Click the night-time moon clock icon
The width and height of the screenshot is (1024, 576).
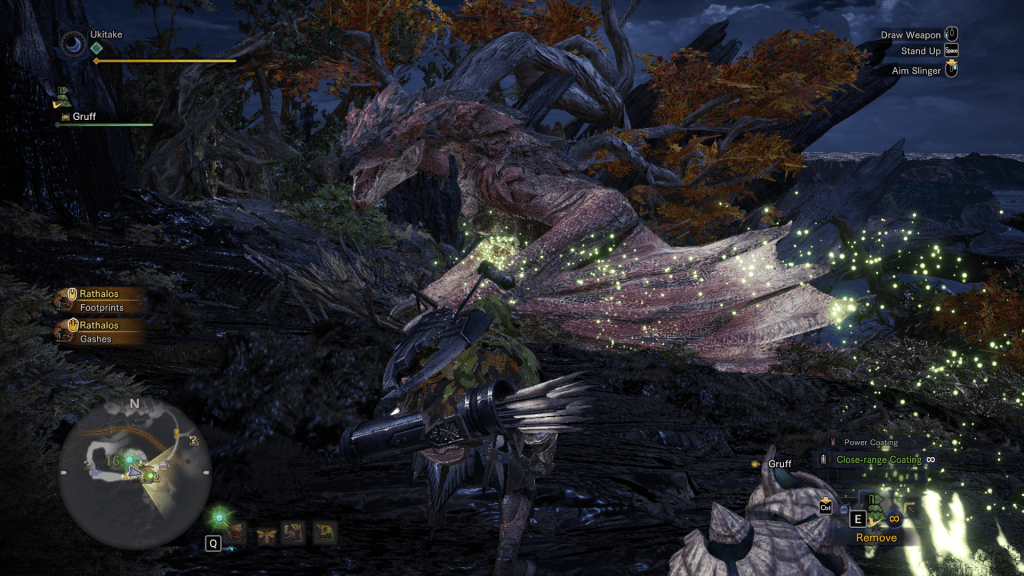(x=73, y=43)
